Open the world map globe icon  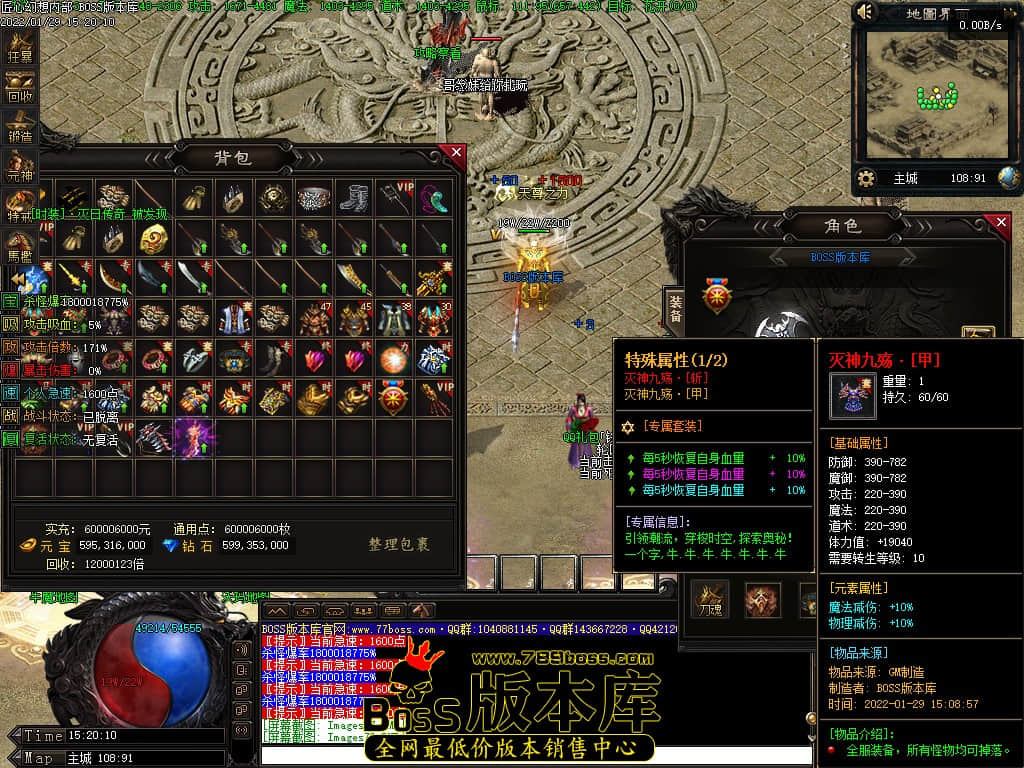point(1008,178)
